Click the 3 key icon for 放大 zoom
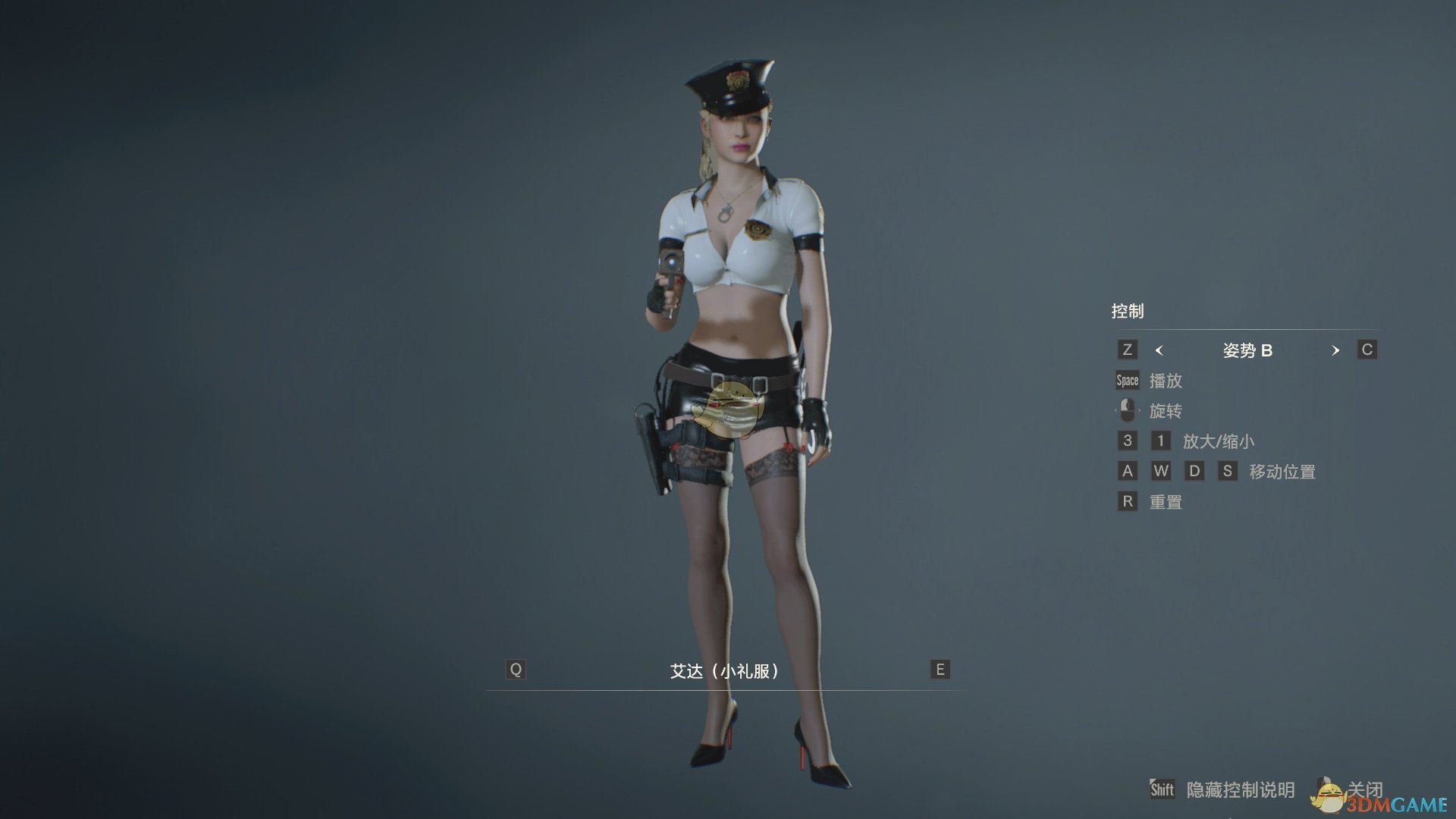This screenshot has width=1456, height=819. pyautogui.click(x=1127, y=441)
